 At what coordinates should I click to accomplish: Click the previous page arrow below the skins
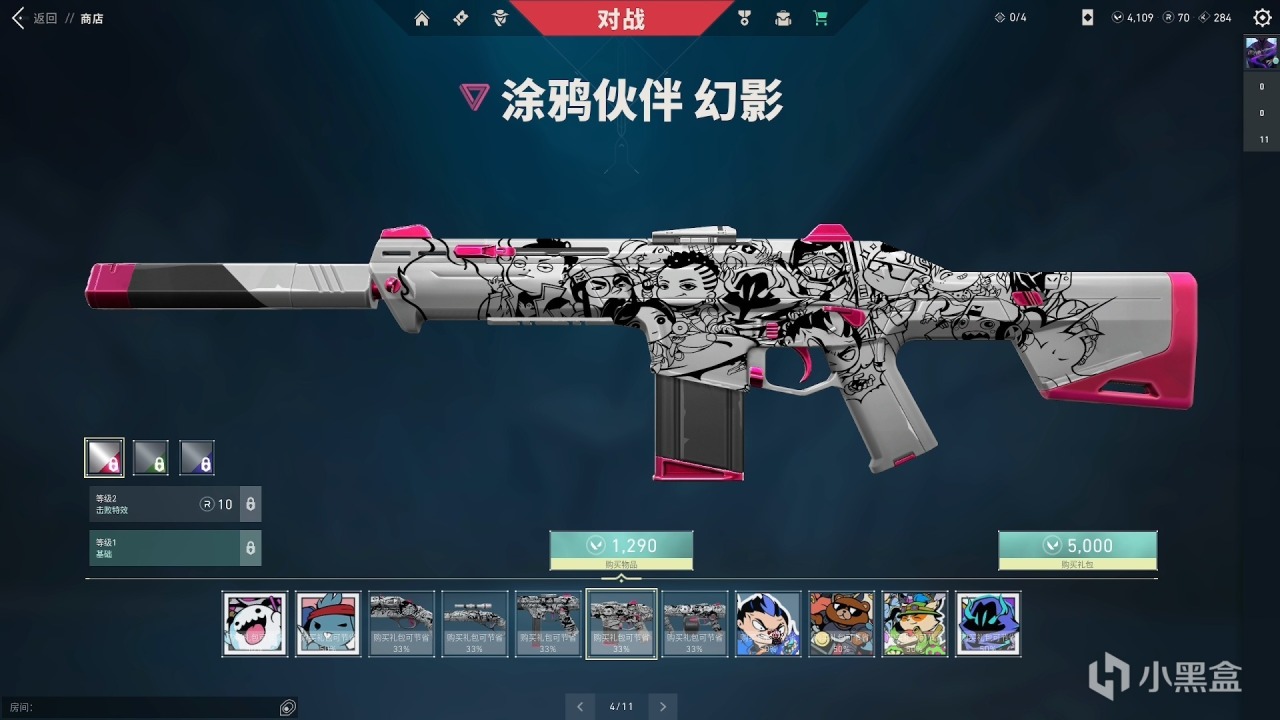(x=580, y=706)
